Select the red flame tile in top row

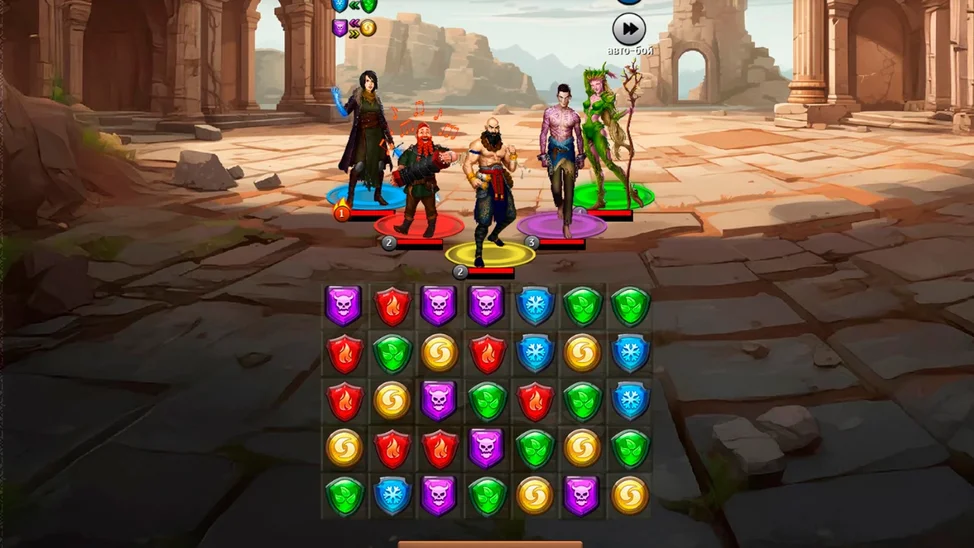pos(391,305)
